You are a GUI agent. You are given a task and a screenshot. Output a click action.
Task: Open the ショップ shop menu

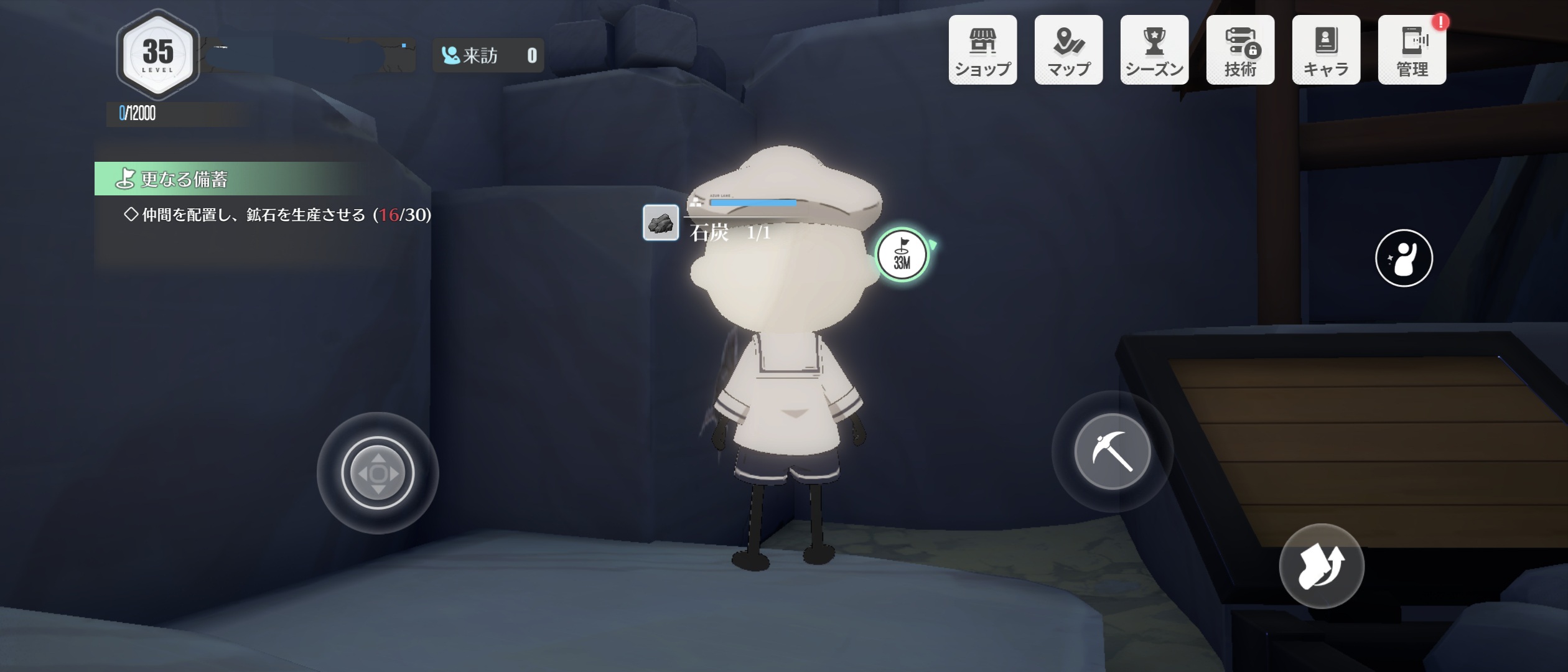click(982, 50)
